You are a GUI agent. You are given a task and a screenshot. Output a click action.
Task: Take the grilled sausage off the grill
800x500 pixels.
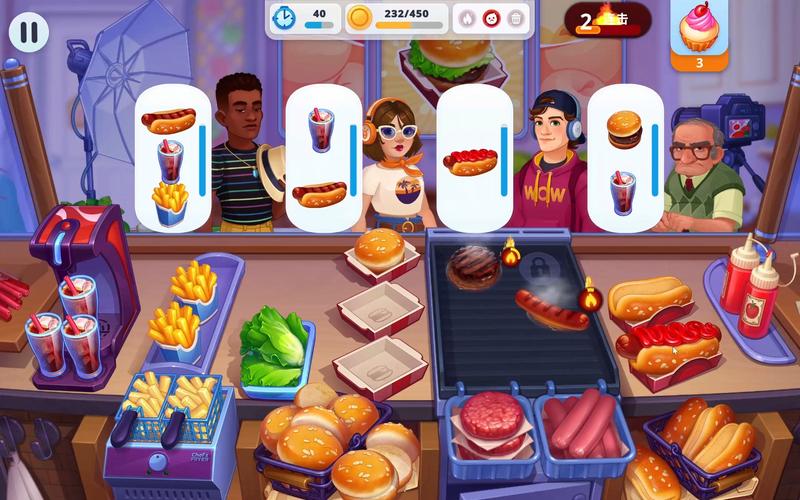coord(552,309)
